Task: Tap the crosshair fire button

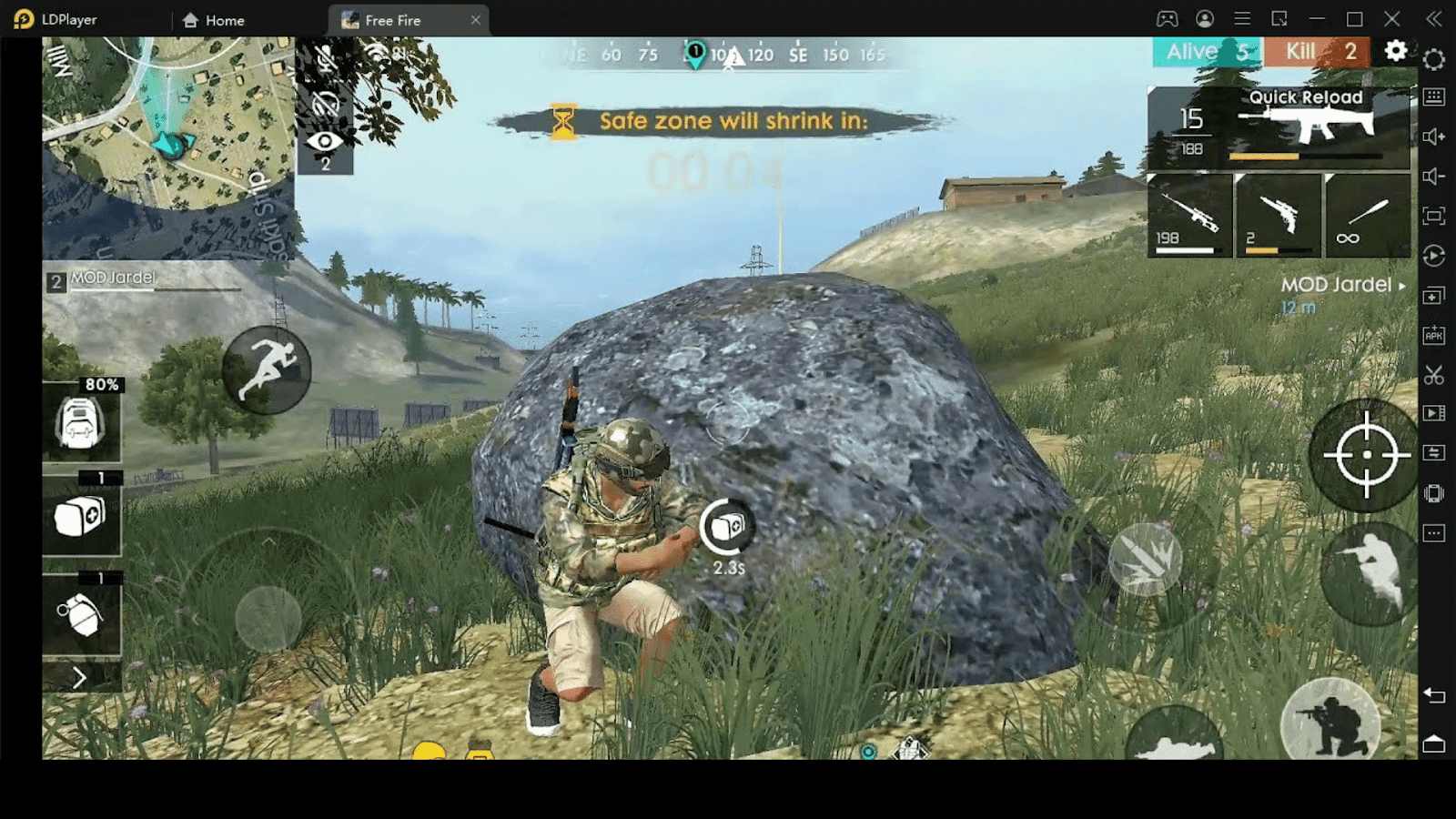Action: (x=1365, y=455)
